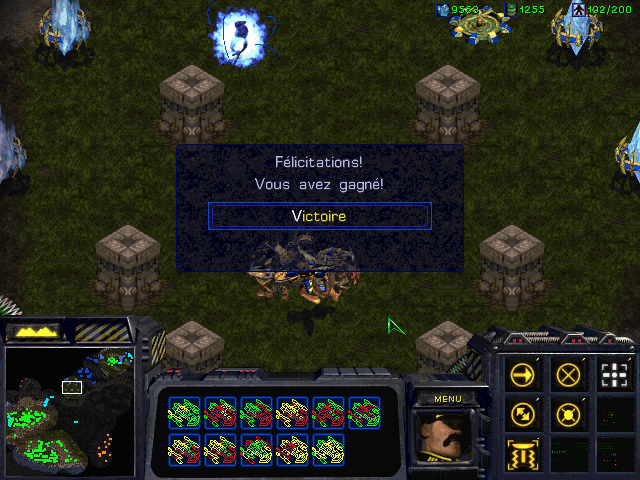The height and width of the screenshot is (480, 640).
Task: Toggle the minimap terrain button
Action: [32, 330]
